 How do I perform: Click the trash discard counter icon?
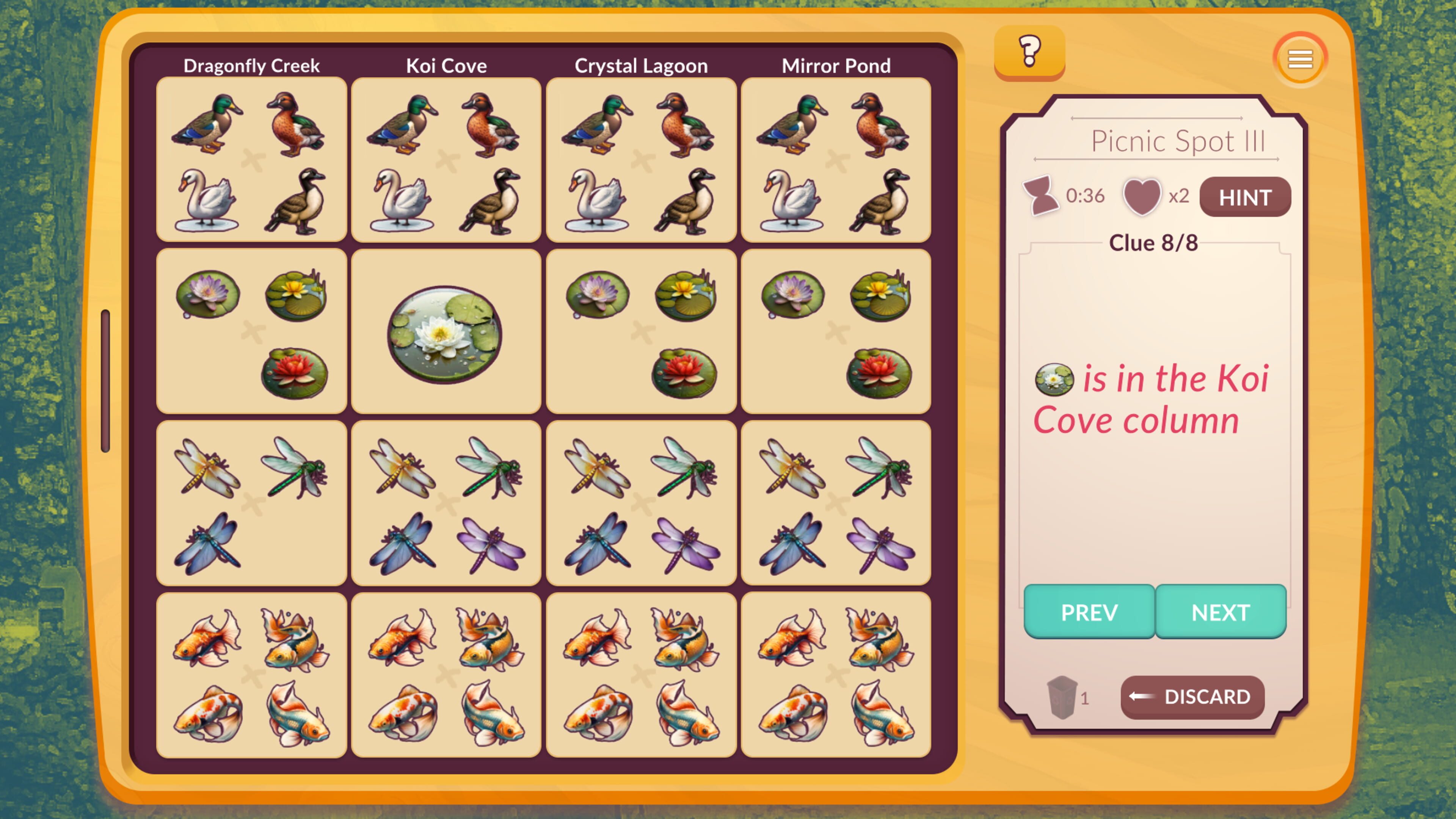(1062, 697)
